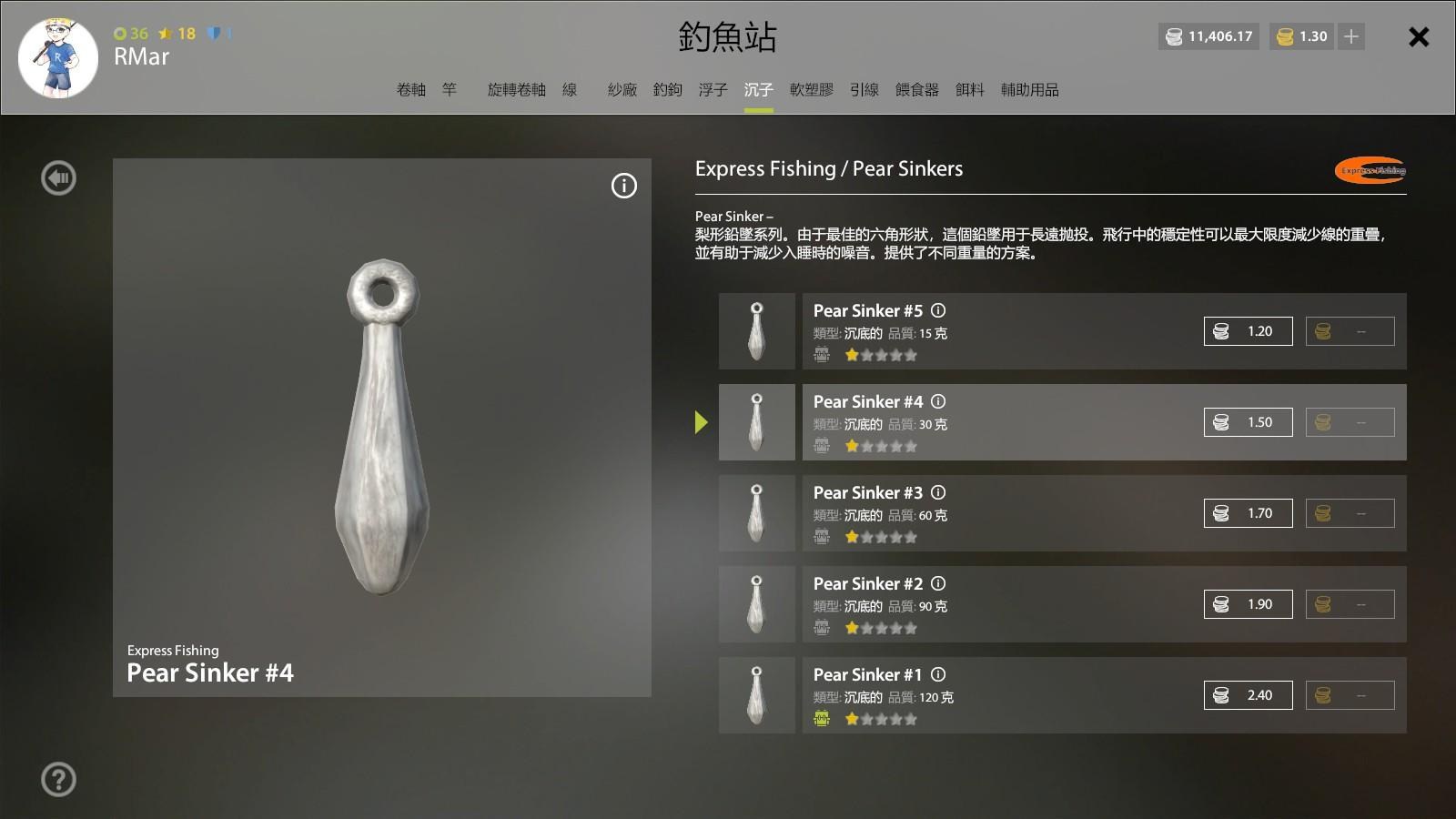Toggle a star rating on Pear Sinker #1
Screen dimensions: 1456x819
tap(853, 719)
